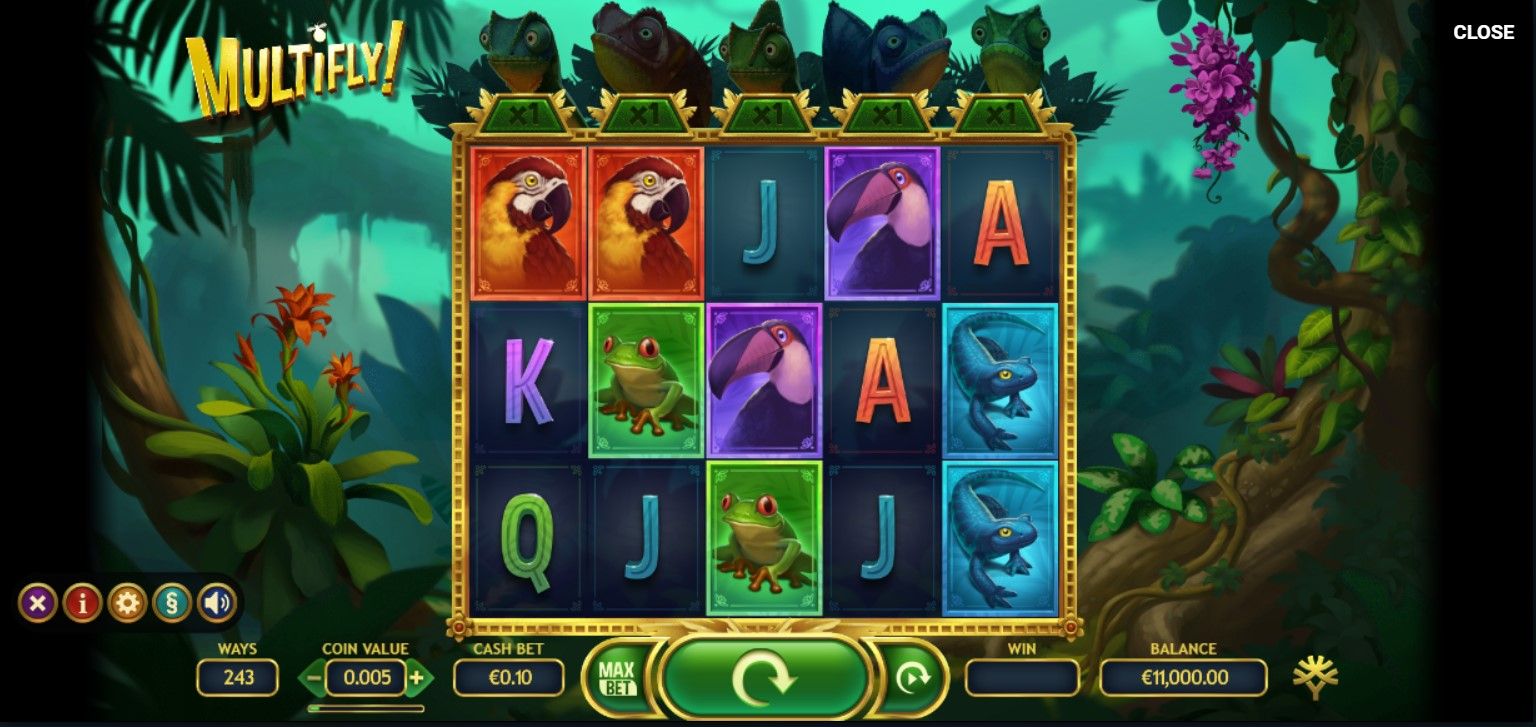Increase the coin value with the plus arrow
Image resolution: width=1536 pixels, height=727 pixels.
[417, 678]
